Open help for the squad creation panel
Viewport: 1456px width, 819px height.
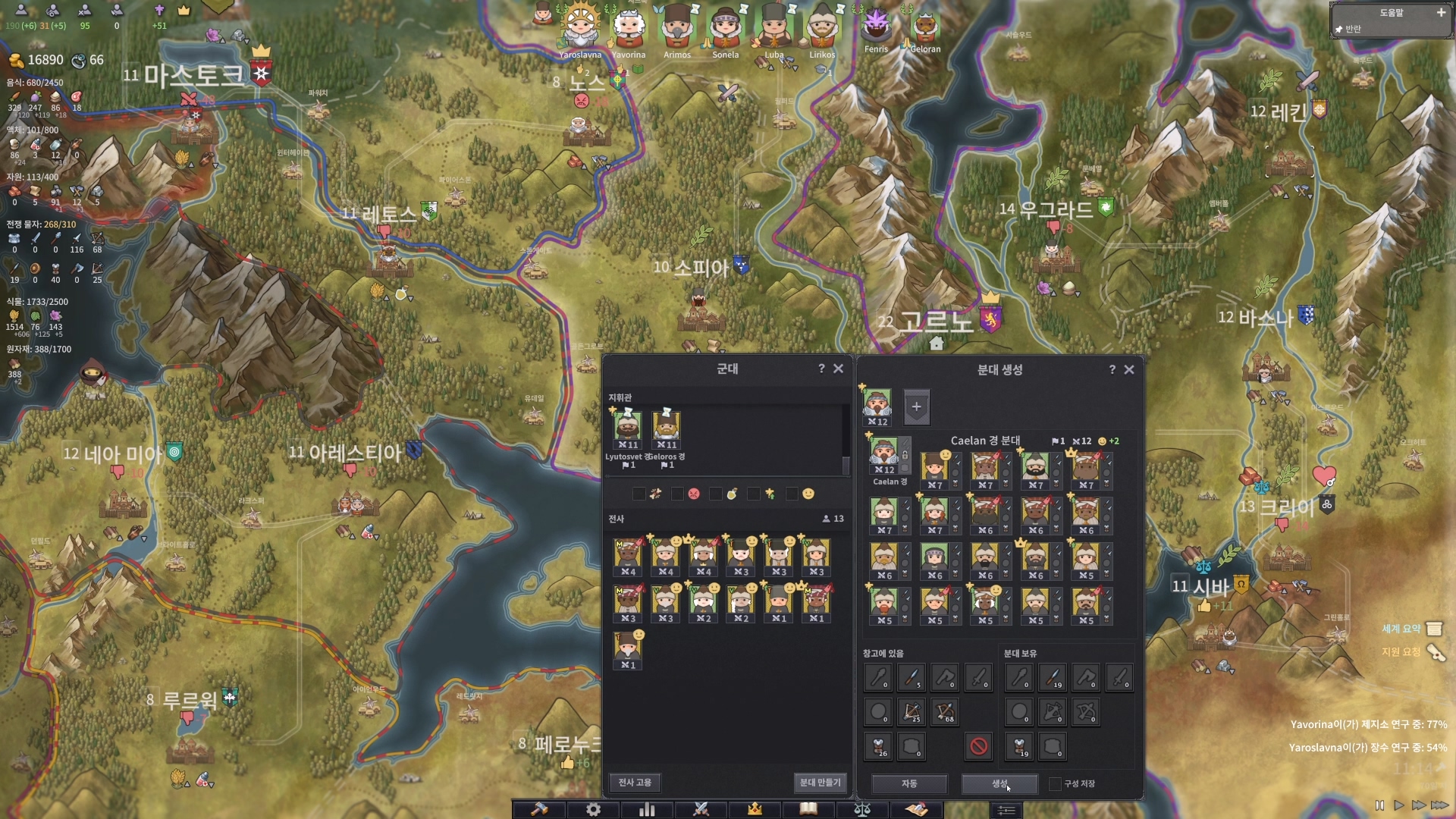coord(1112,369)
